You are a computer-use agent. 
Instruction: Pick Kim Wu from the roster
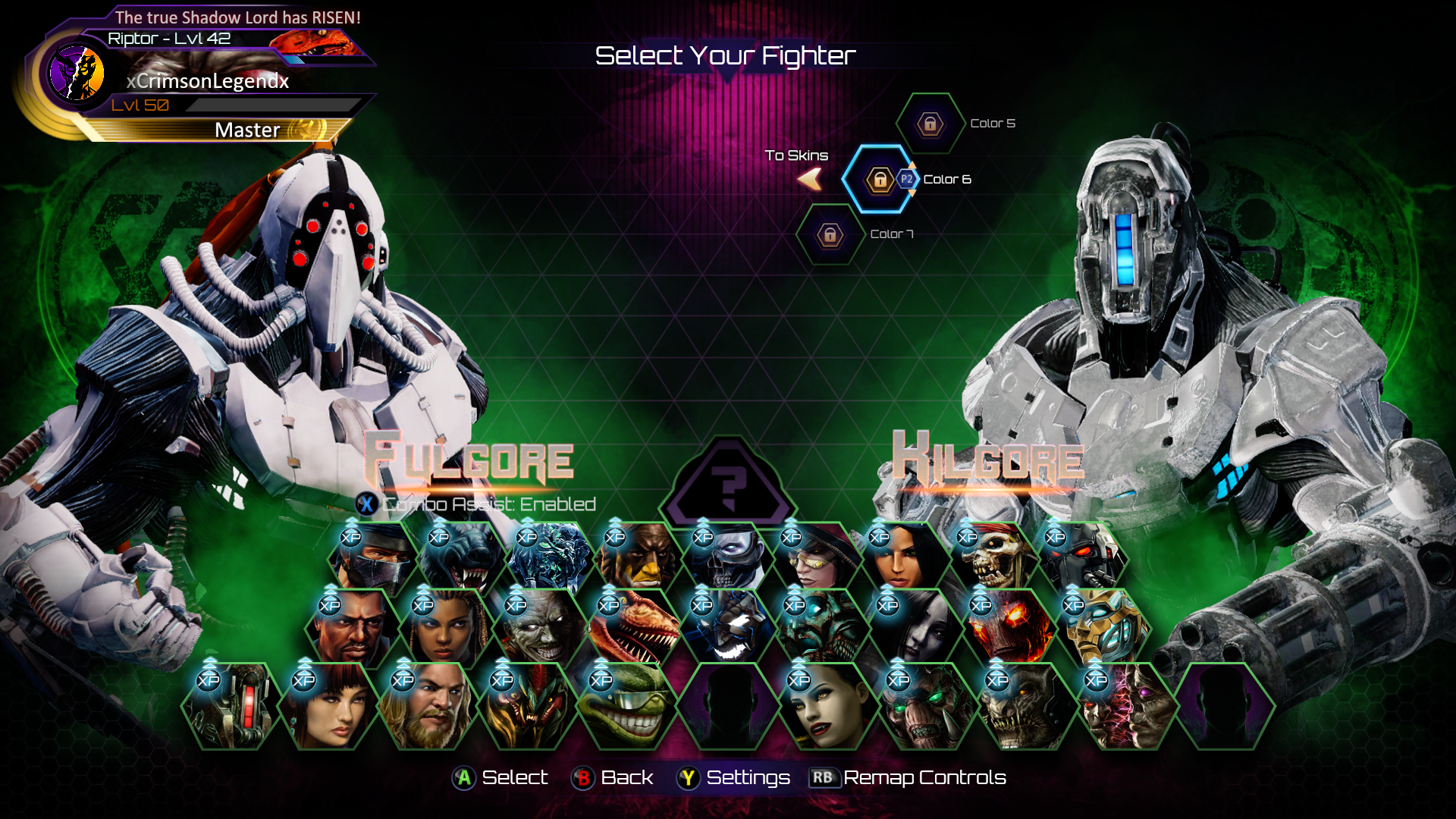click(x=328, y=707)
